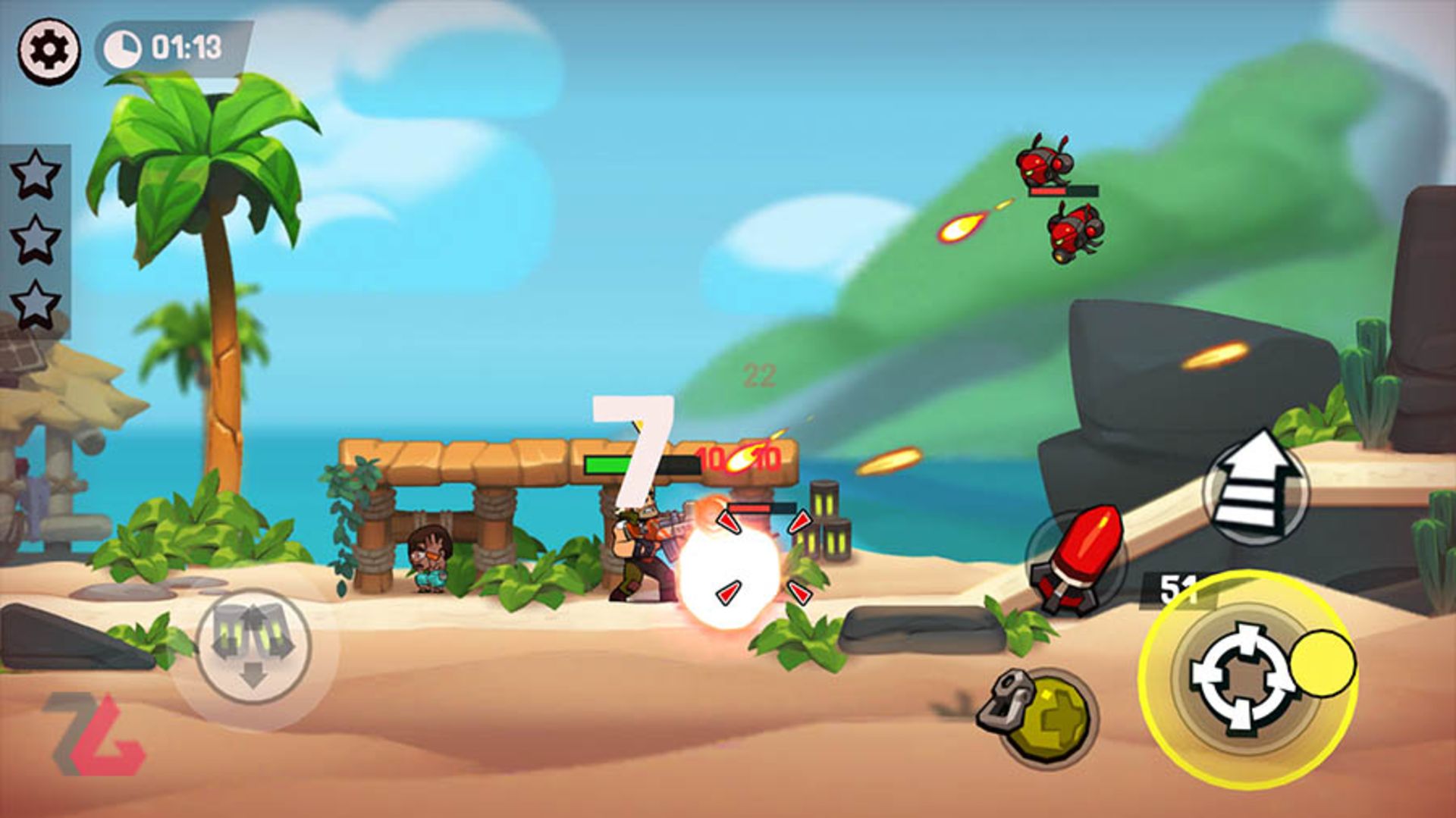The image size is (1456, 818).
Task: Tap the jump up-arrow button
Action: [1255, 485]
